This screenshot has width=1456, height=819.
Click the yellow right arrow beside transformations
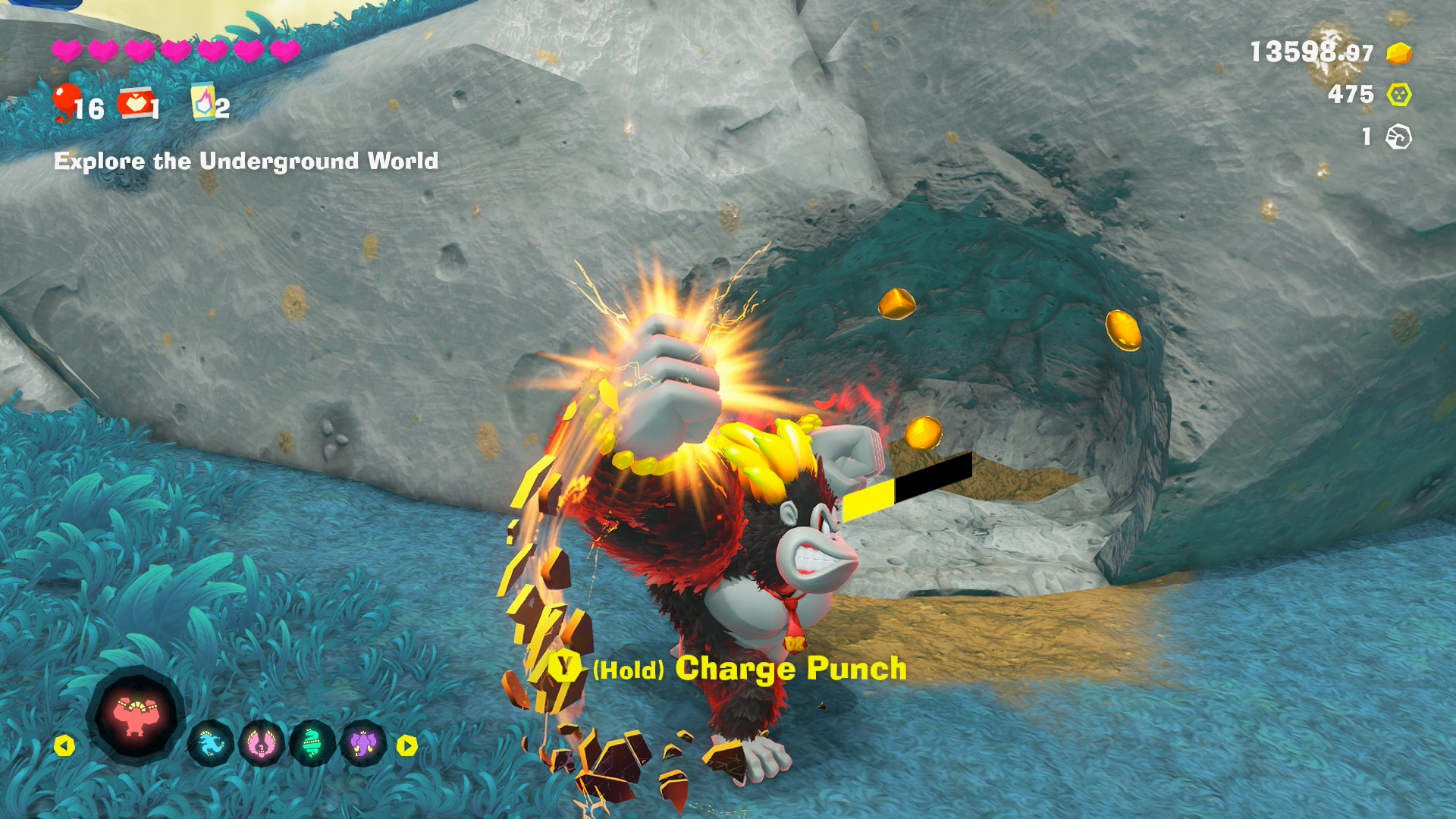pos(407,746)
